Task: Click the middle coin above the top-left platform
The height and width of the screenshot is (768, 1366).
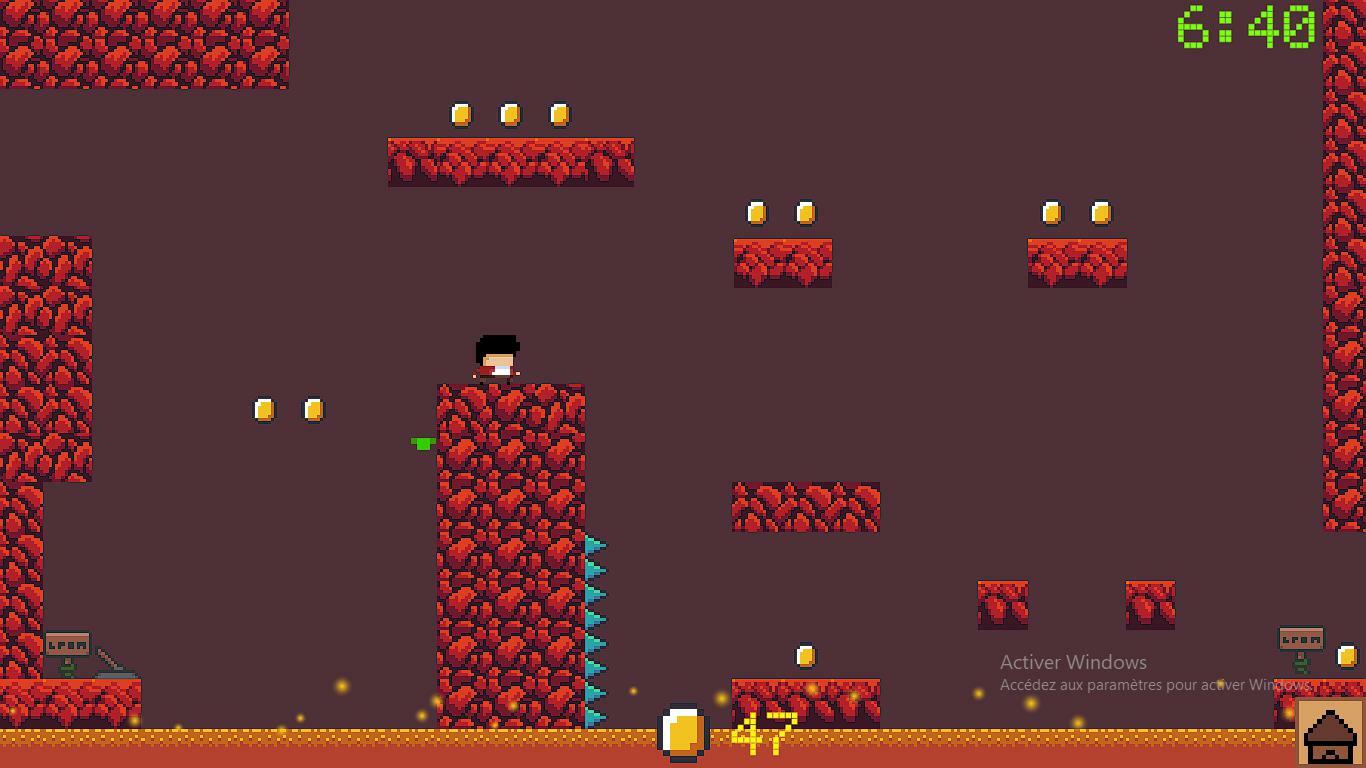Action: tap(511, 115)
